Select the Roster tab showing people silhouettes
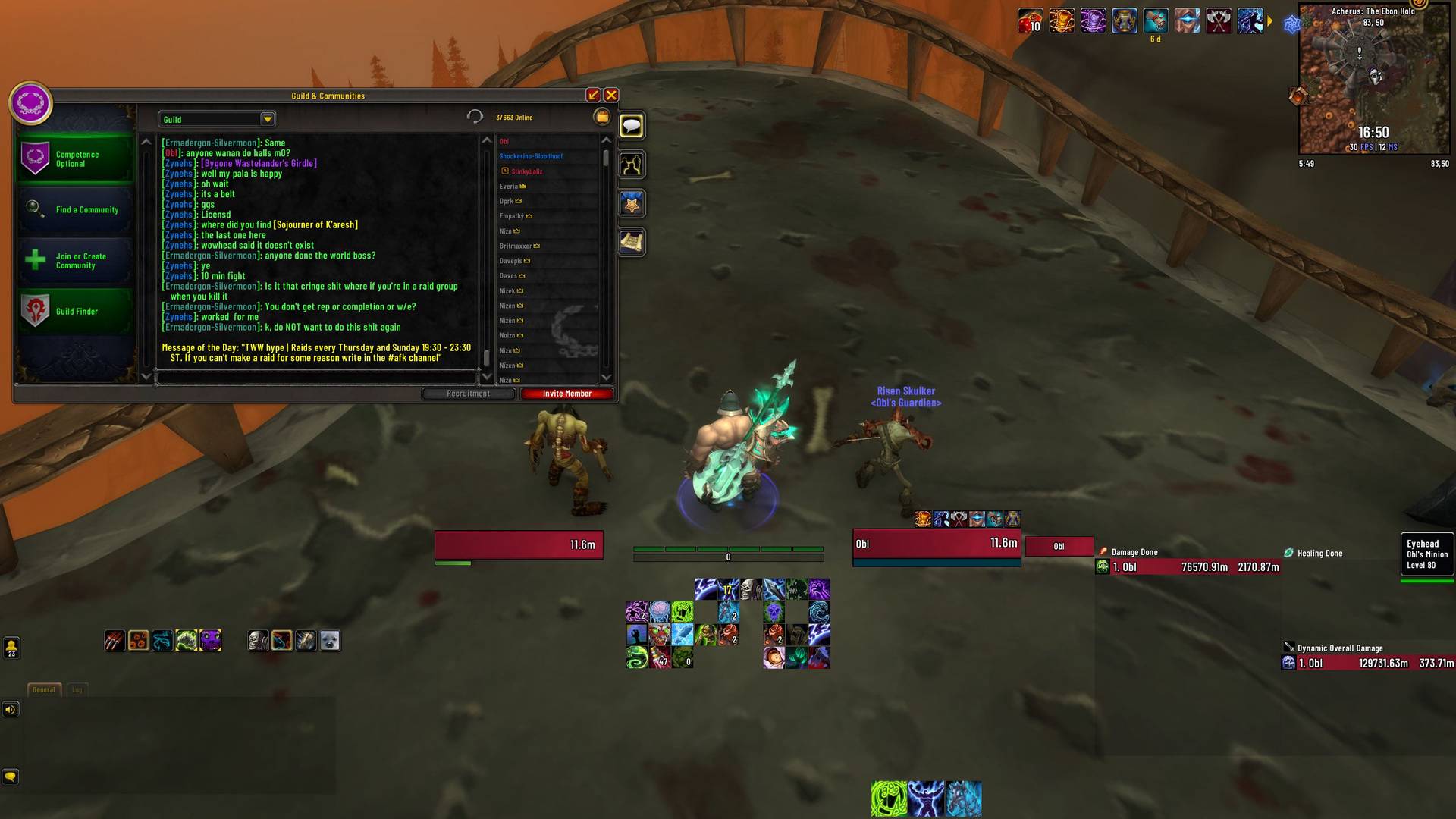The image size is (1456, 819). pos(632,165)
